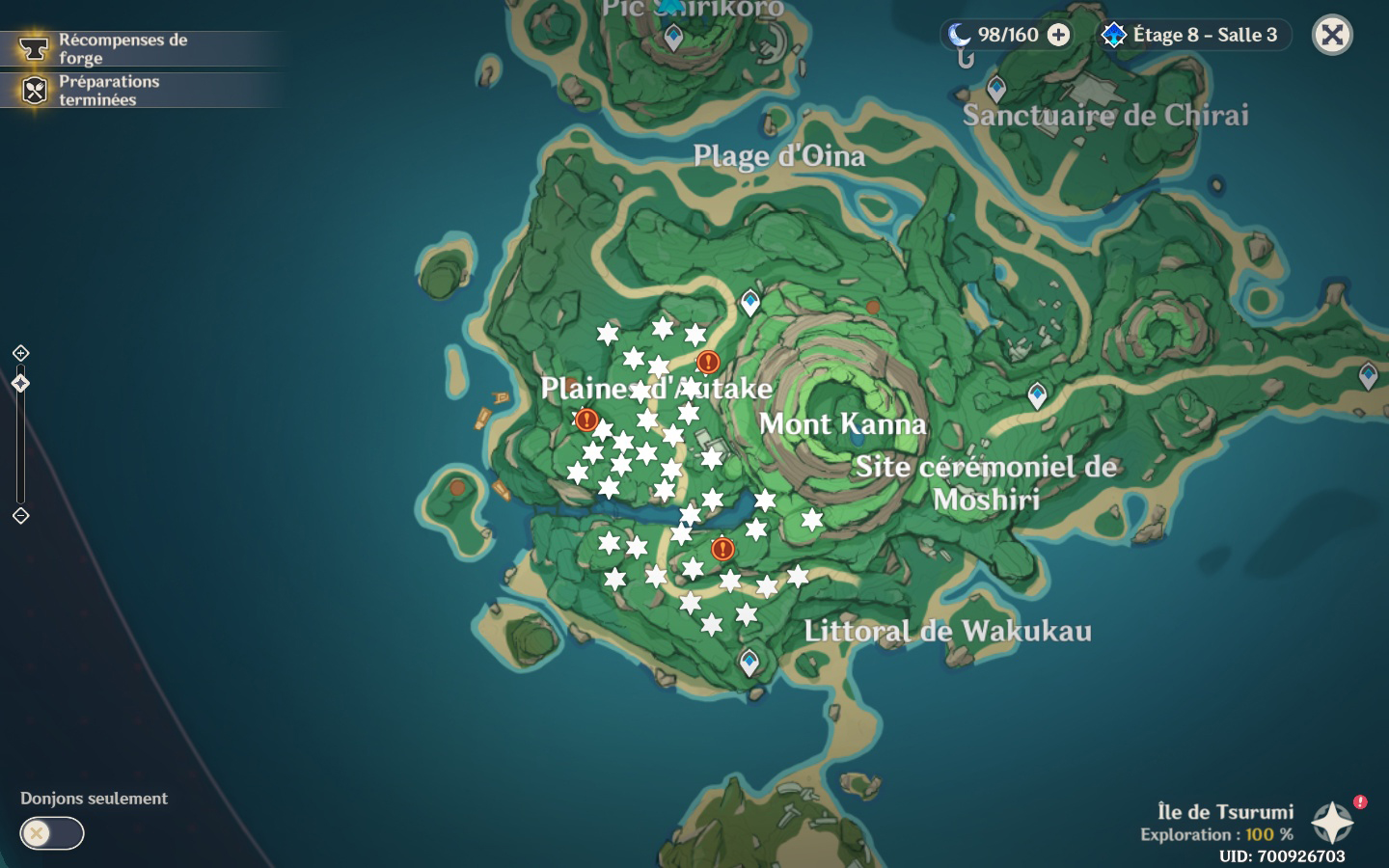Open the Île de Tsurumi region selector star
This screenshot has height=868, width=1389.
pos(1332,823)
